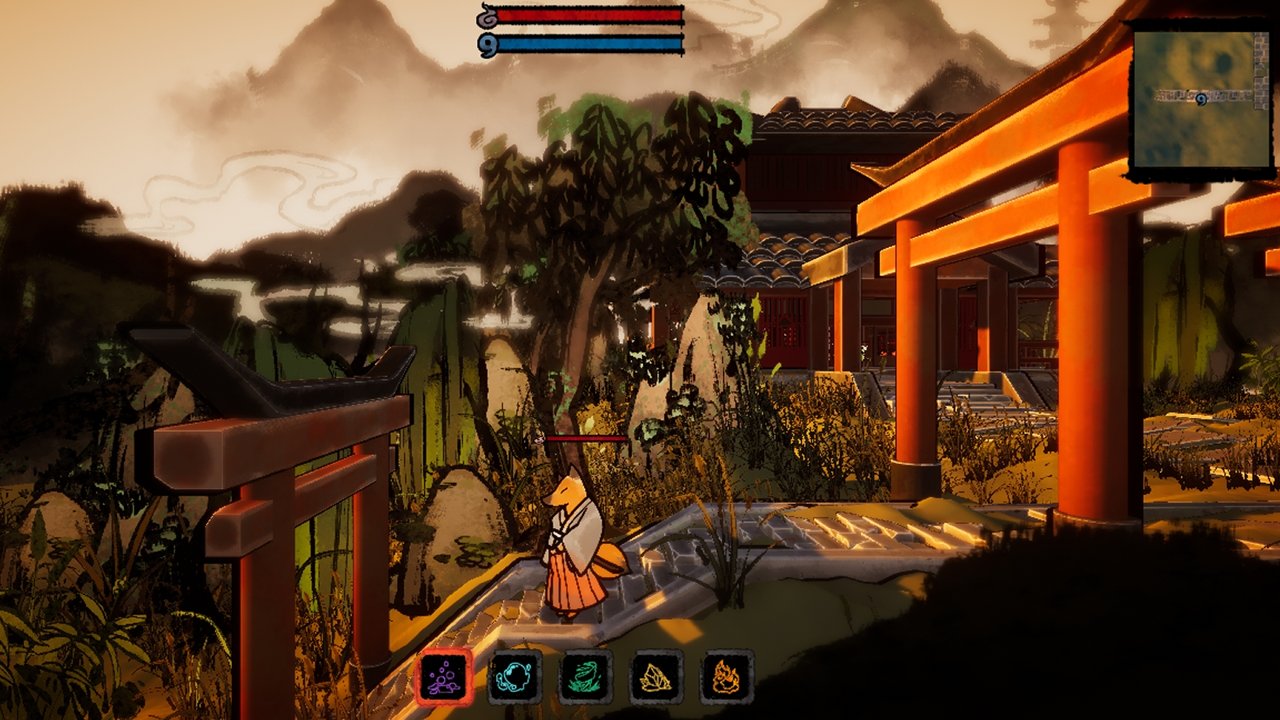Viewport: 1280px width, 720px height.
Task: Click the minimap in the corner
Action: 1200,98
